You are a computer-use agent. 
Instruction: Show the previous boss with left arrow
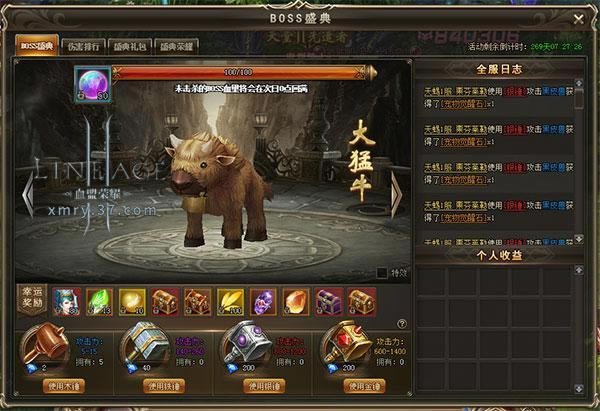click(x=28, y=188)
